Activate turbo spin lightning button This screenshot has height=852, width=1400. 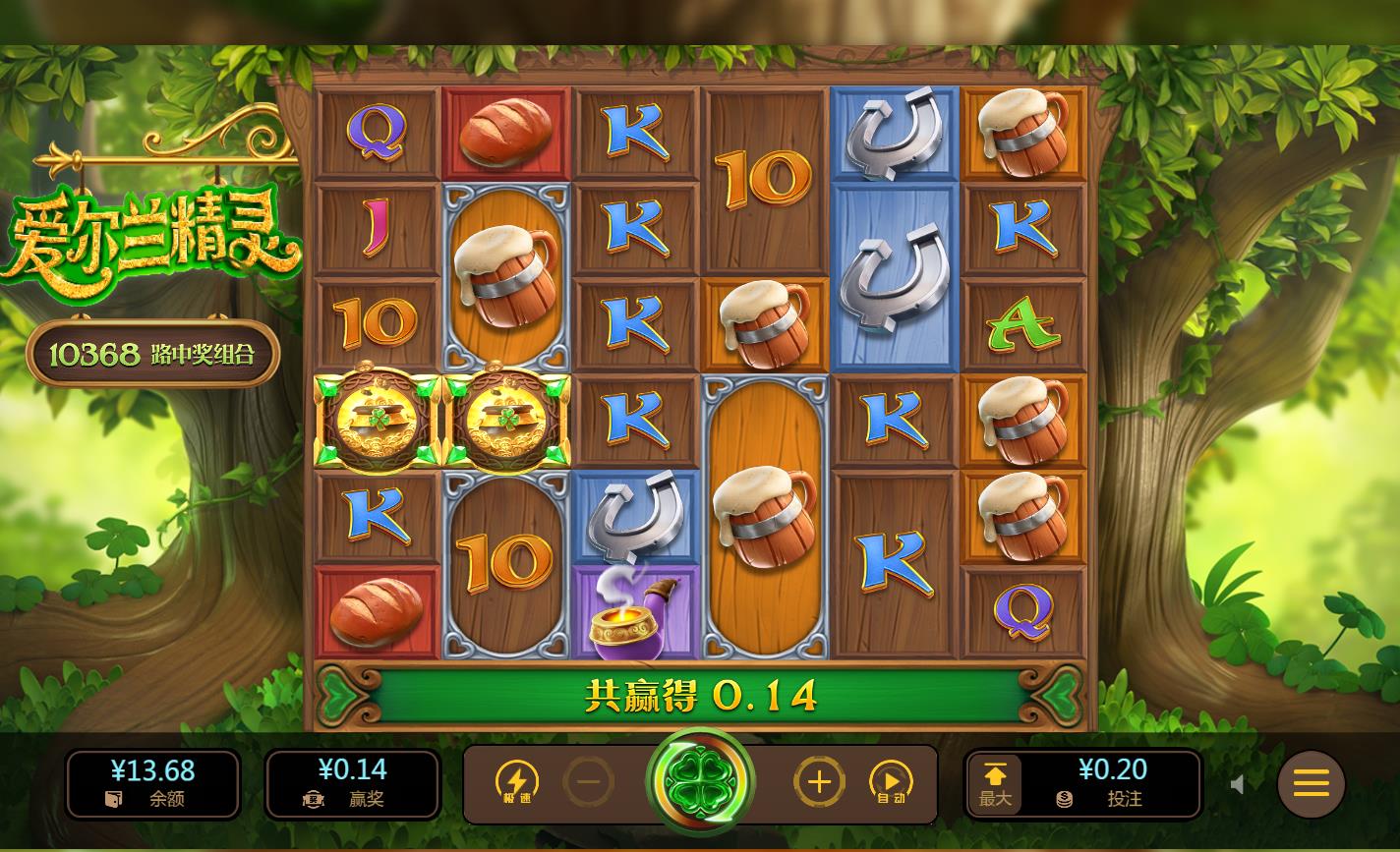pyautogui.click(x=517, y=783)
